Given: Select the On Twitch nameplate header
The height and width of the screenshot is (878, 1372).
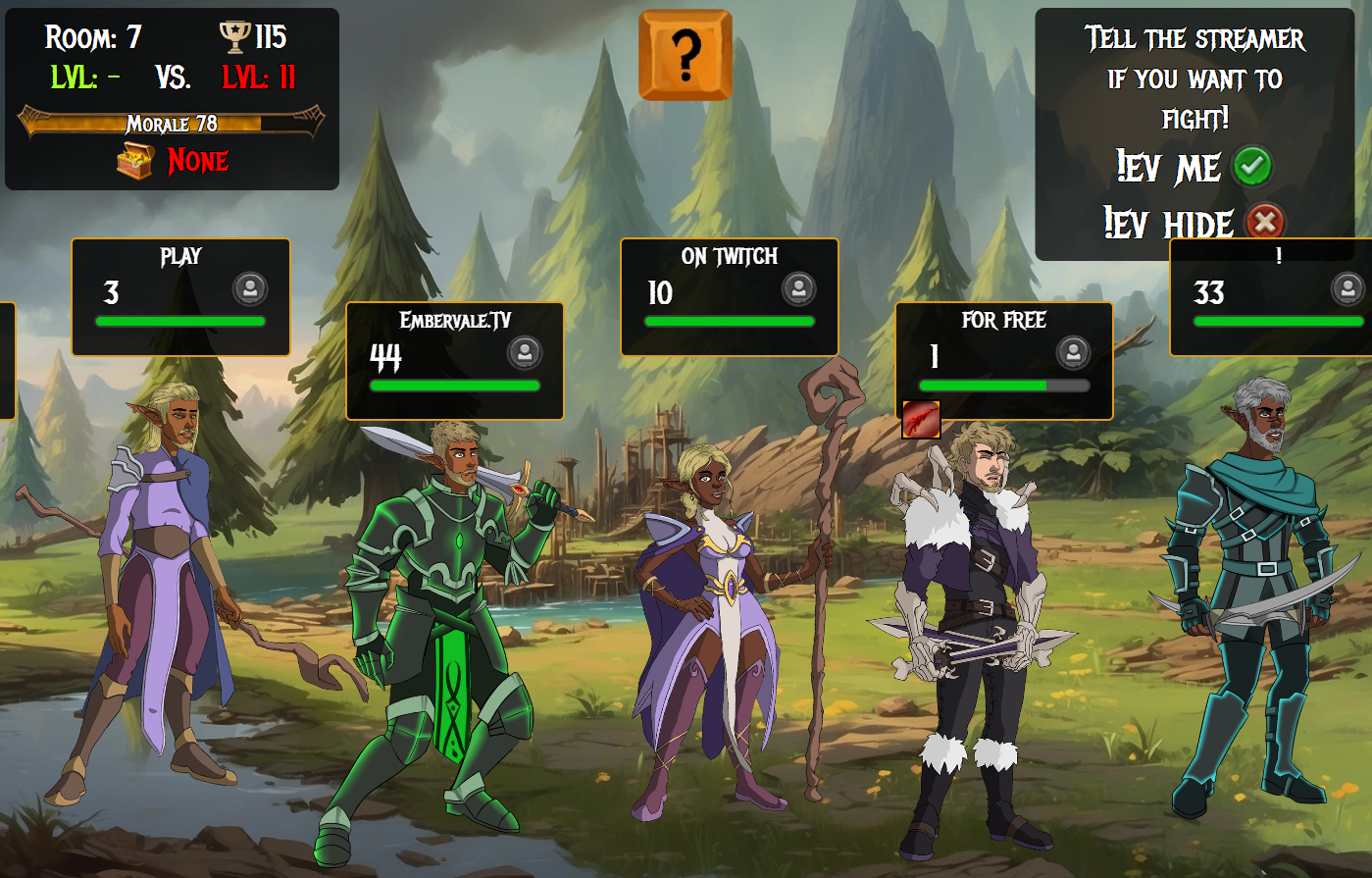Looking at the screenshot, I should [x=731, y=256].
